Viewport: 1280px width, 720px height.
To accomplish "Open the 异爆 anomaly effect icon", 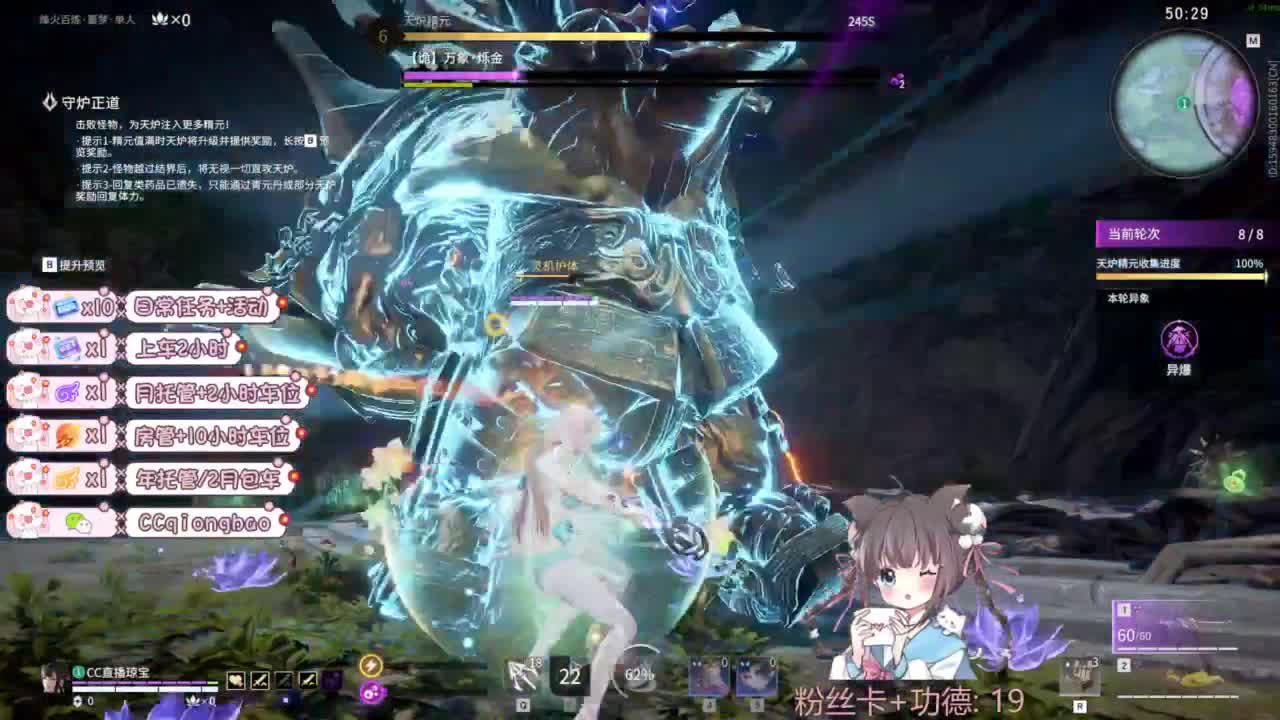I will (x=1178, y=340).
